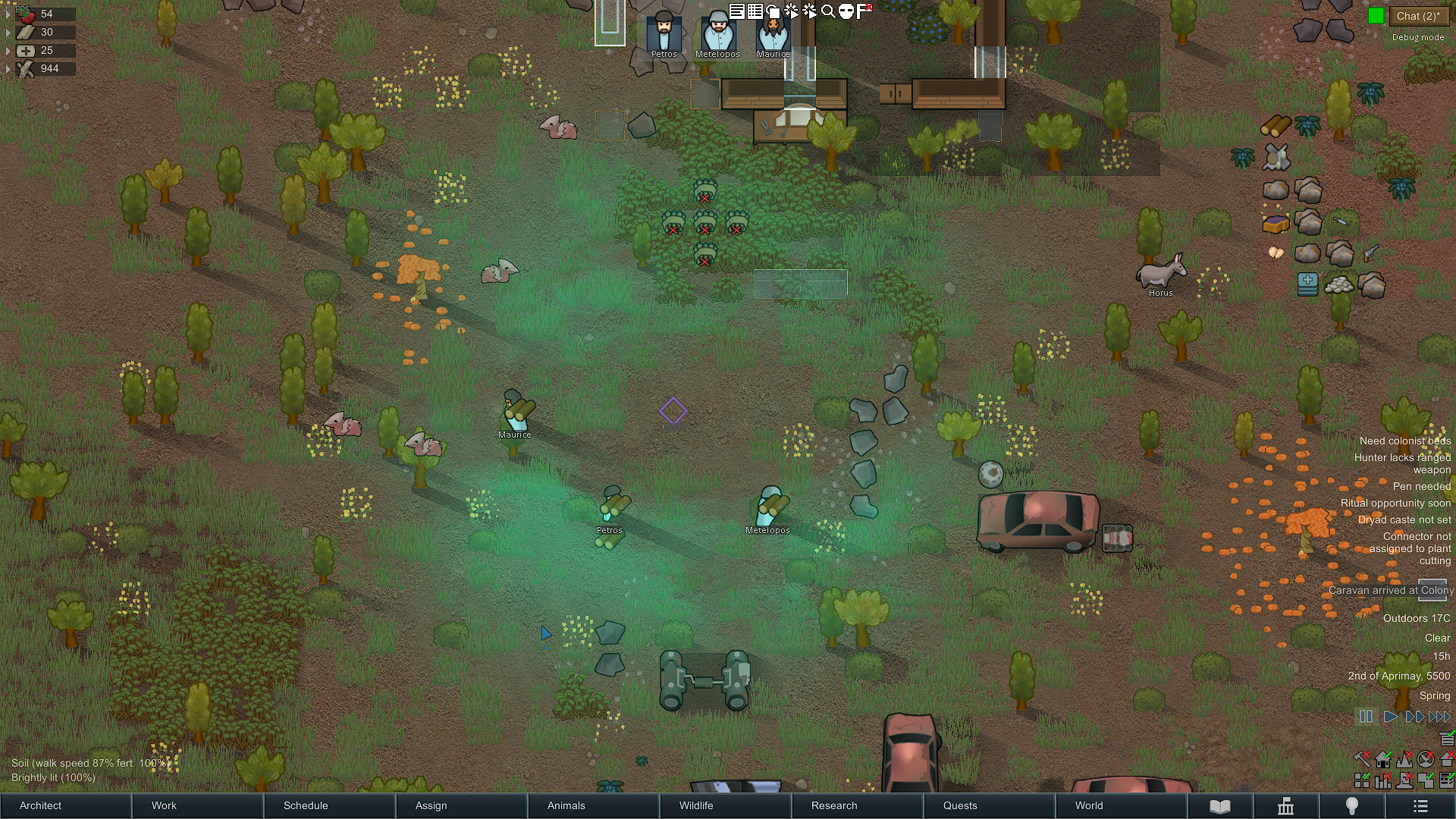
Task: Select Metelopos portrait in colonist bar
Action: point(717,32)
